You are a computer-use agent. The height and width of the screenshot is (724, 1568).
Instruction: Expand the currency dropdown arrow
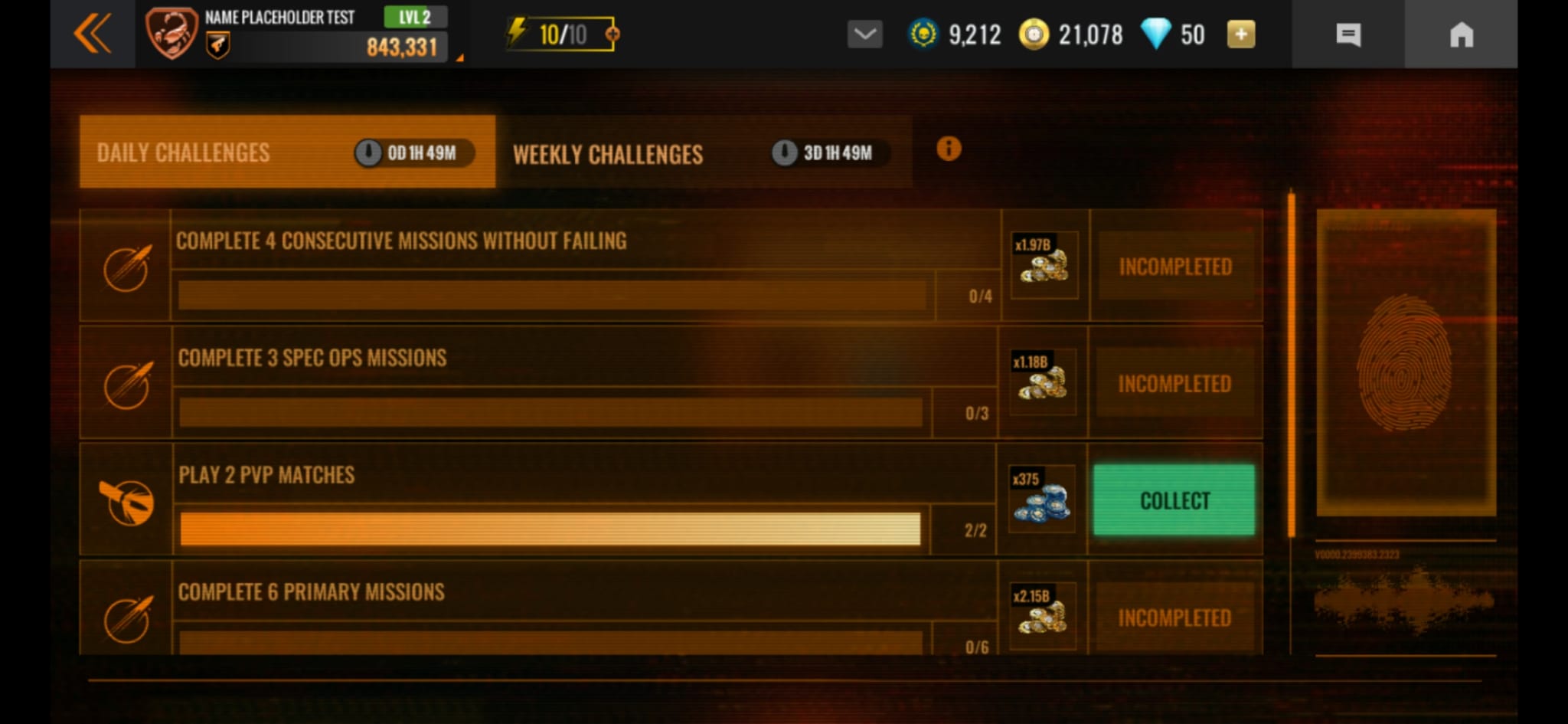[864, 34]
